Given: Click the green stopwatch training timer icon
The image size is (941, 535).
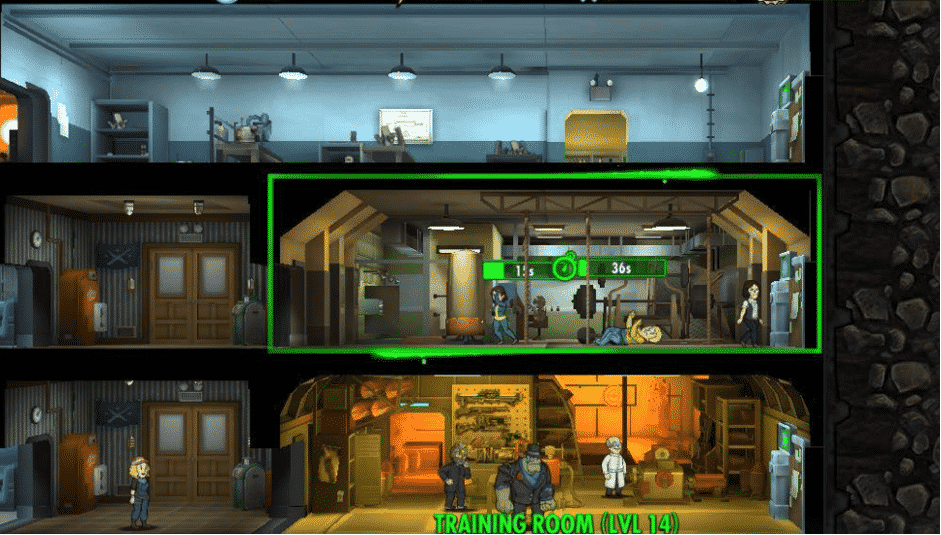Looking at the screenshot, I should click(x=565, y=268).
